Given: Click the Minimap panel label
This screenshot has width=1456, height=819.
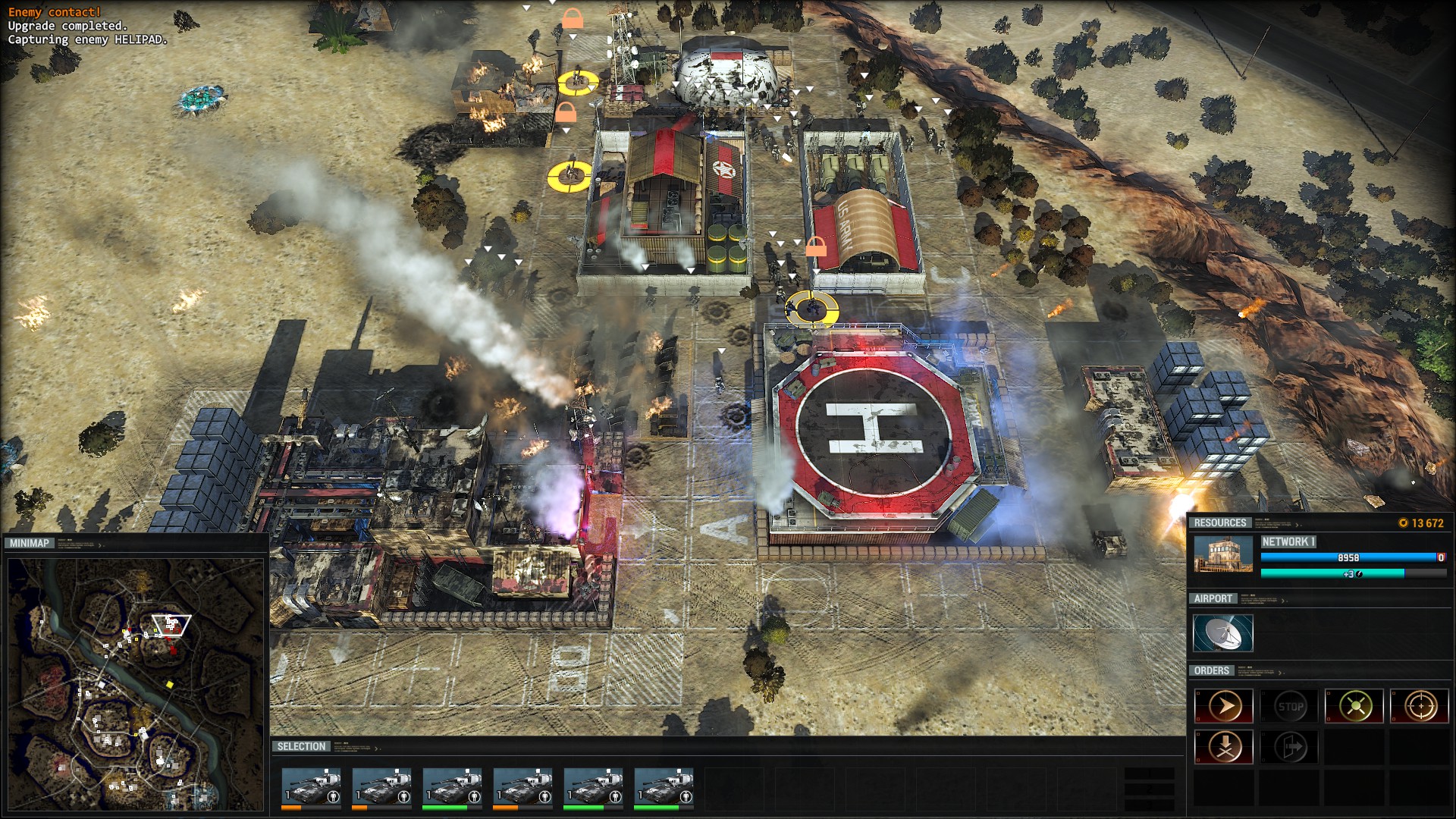Looking at the screenshot, I should (30, 543).
